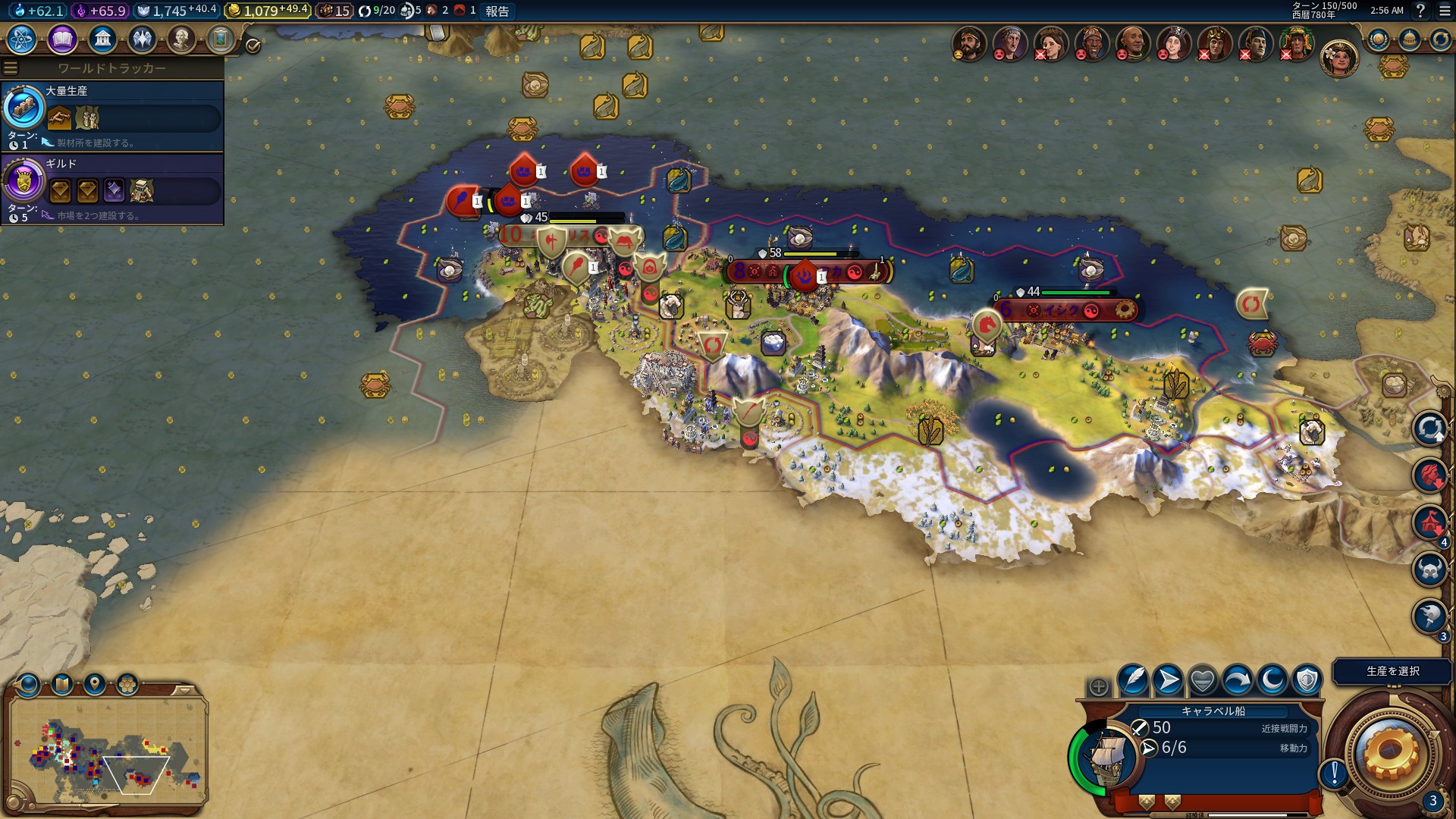
Task: Open the government screen (temple building icon)
Action: (x=102, y=39)
